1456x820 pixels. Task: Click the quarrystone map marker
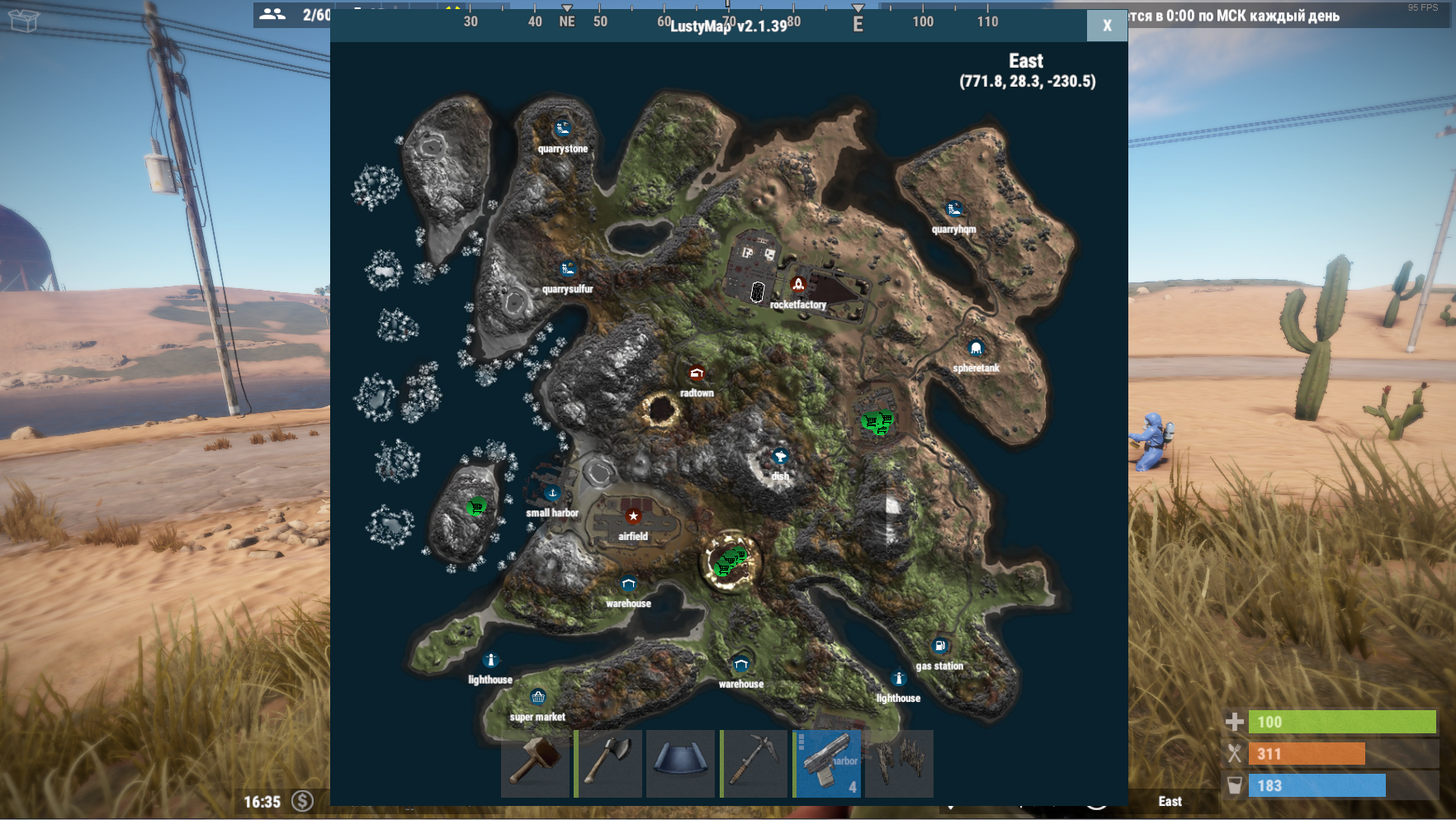click(x=563, y=129)
